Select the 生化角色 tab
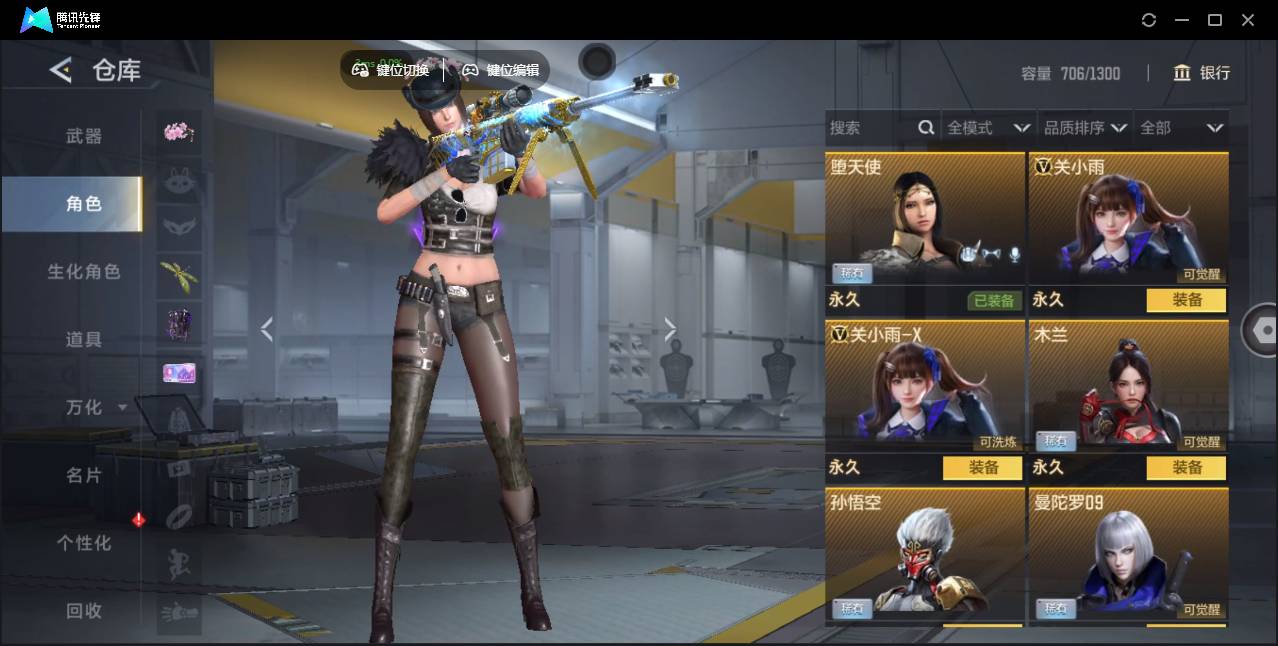This screenshot has height=646, width=1278. pyautogui.click(x=84, y=272)
